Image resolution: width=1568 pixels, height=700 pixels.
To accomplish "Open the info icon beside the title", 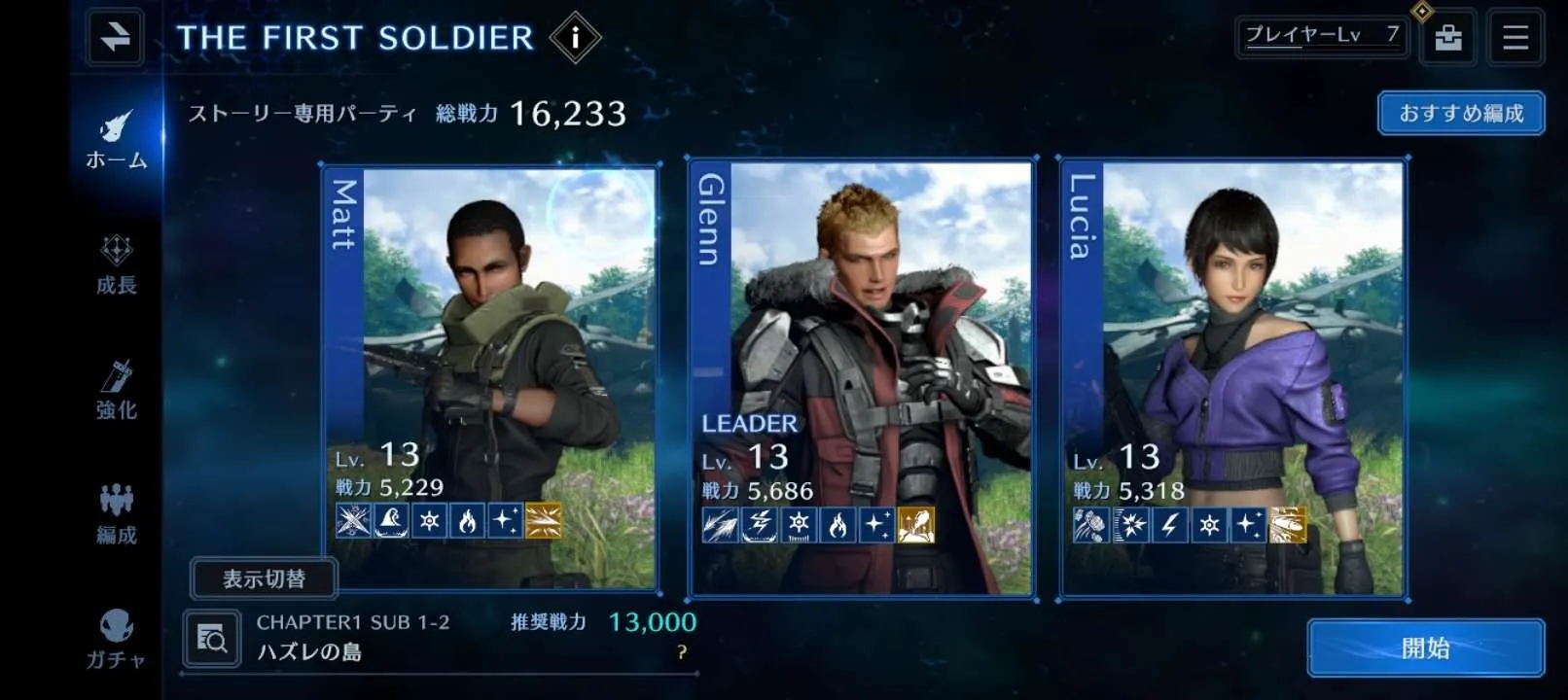I will (x=575, y=38).
